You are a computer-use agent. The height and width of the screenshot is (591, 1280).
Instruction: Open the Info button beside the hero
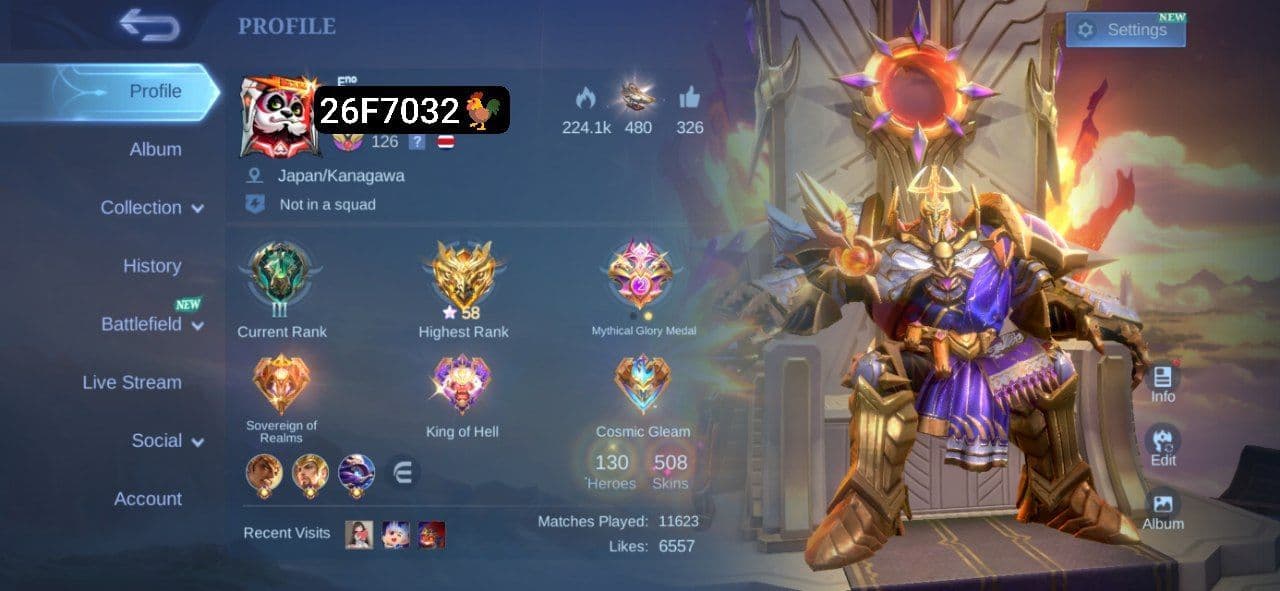(x=1163, y=381)
